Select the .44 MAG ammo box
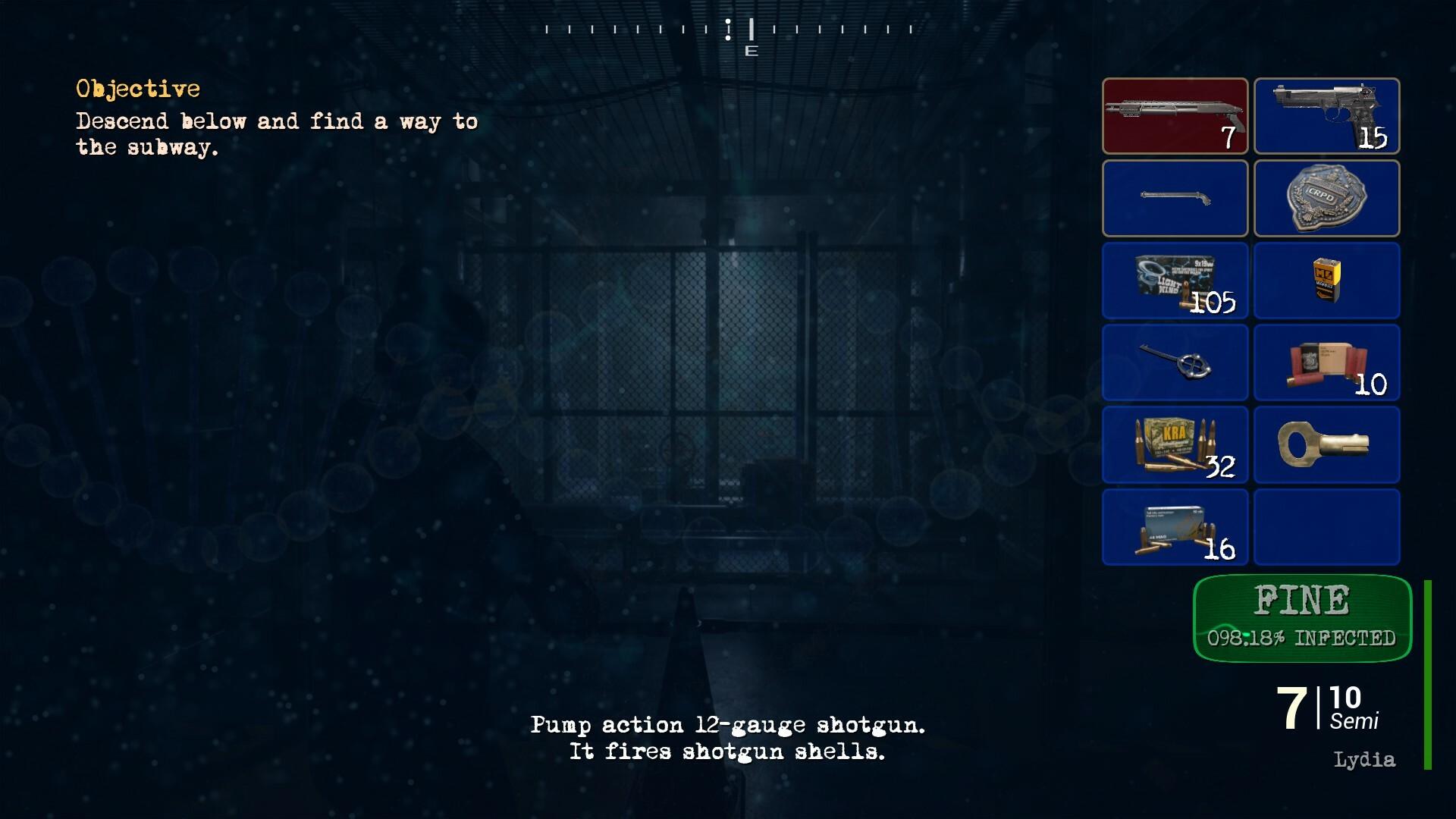Screen dimensions: 1456x819 (x=1175, y=526)
